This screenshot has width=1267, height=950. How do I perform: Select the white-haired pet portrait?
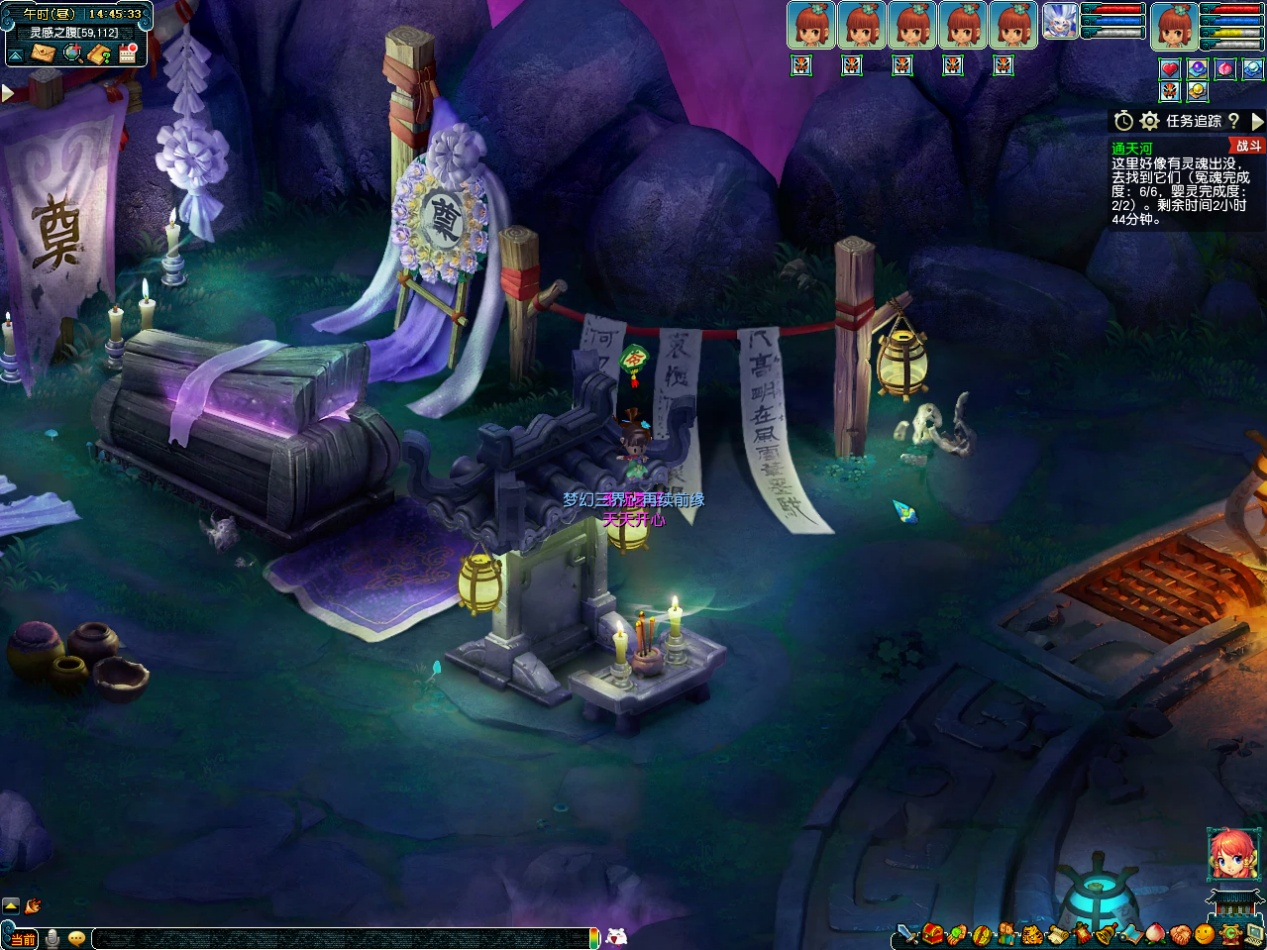[x=1060, y=21]
